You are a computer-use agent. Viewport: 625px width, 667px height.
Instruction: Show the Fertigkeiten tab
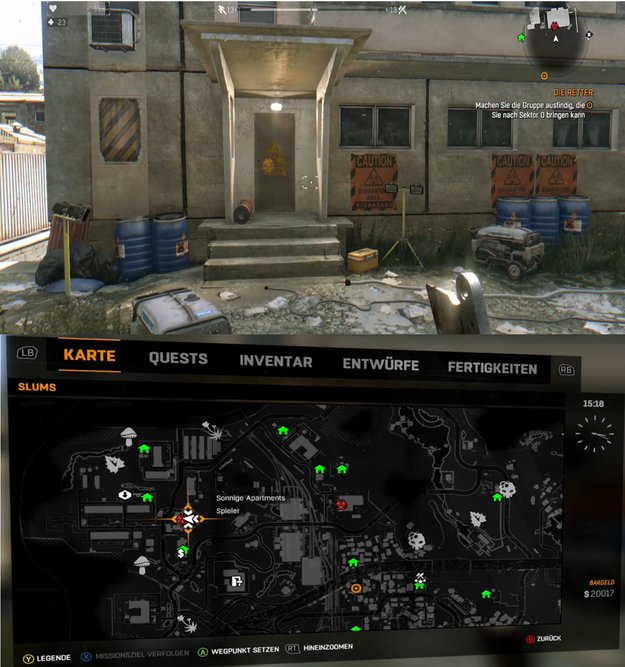coord(492,367)
